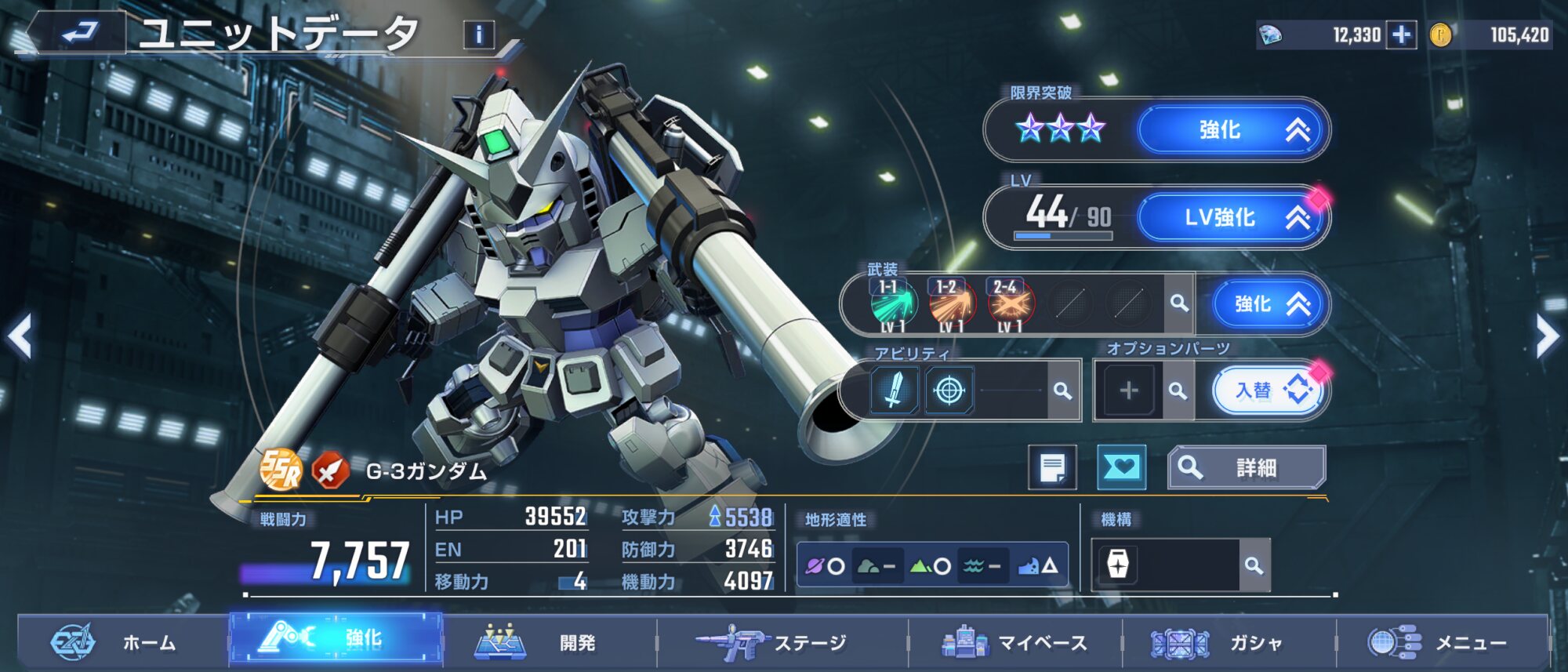Add more diamonds with the plus button
This screenshot has height=672, width=1568.
1401,35
